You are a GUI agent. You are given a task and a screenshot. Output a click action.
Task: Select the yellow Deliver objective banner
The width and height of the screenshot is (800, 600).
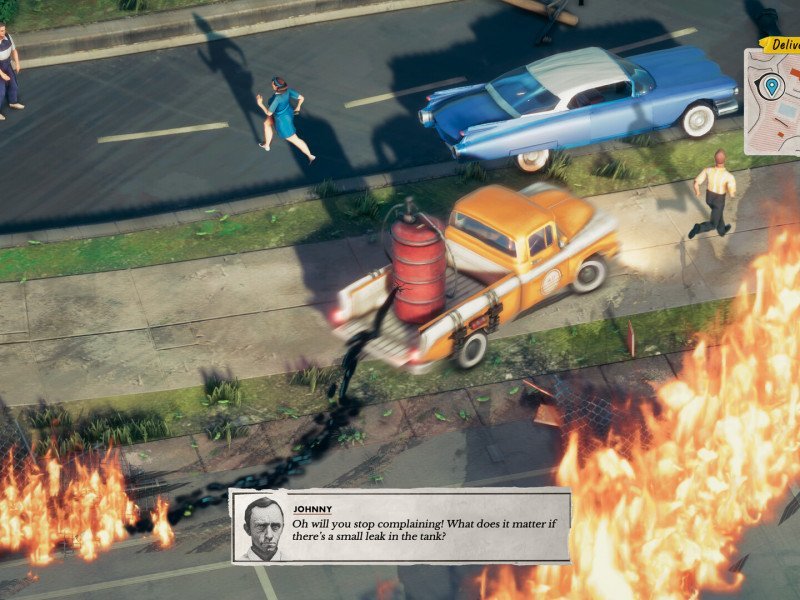point(781,44)
